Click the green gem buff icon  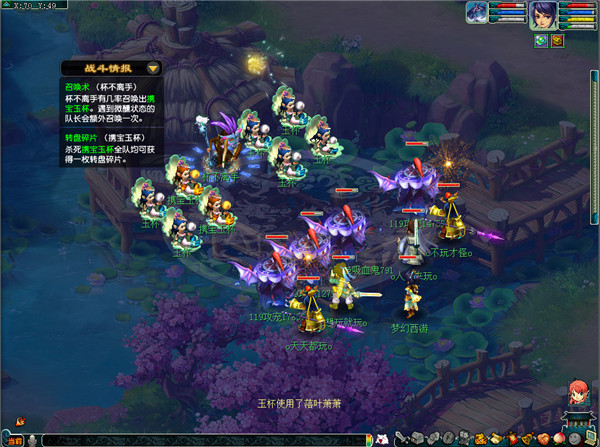(x=541, y=40)
